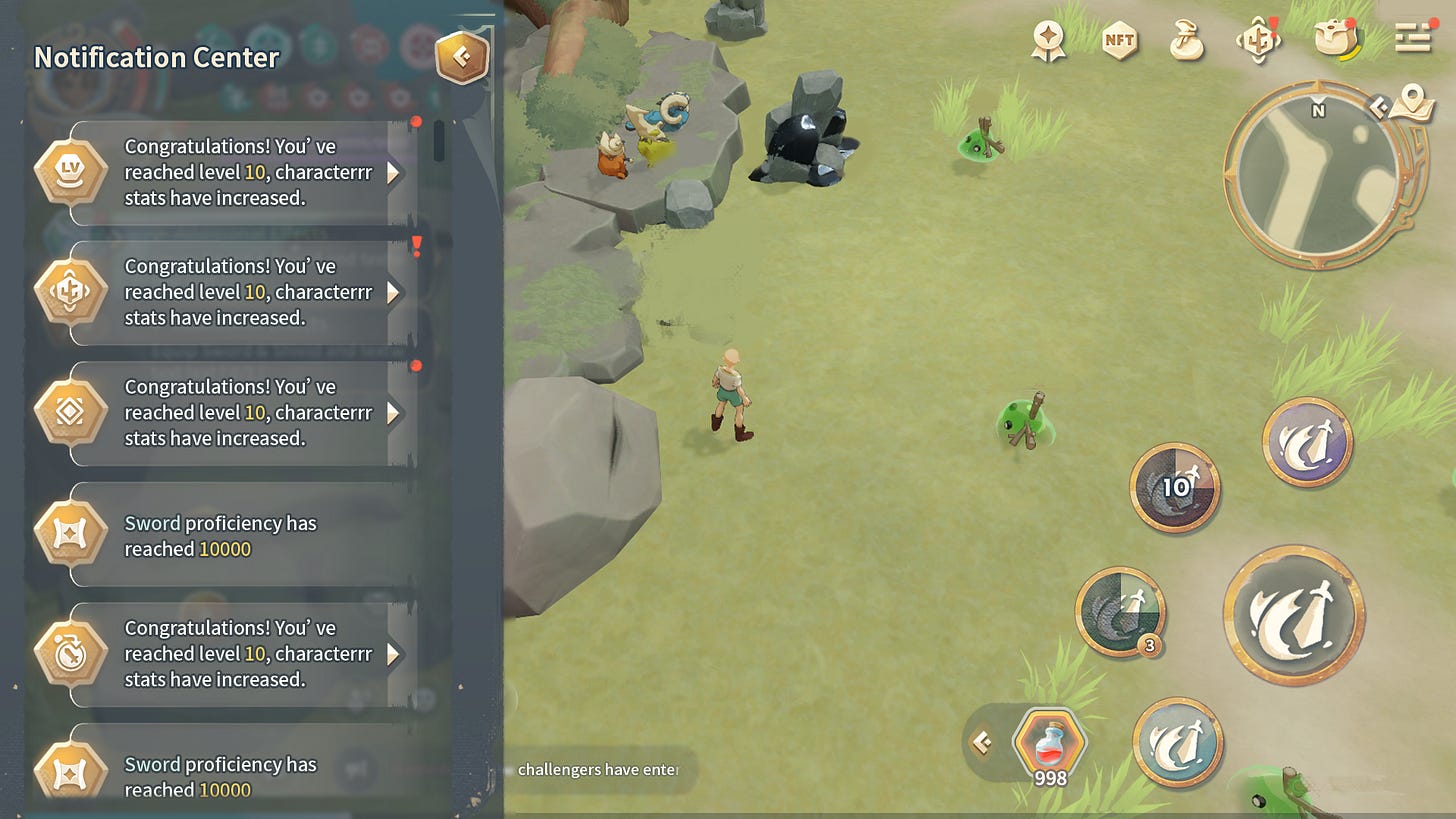Image resolution: width=1456 pixels, height=819 pixels.
Task: Close the Notification Center panel
Action: 461,57
